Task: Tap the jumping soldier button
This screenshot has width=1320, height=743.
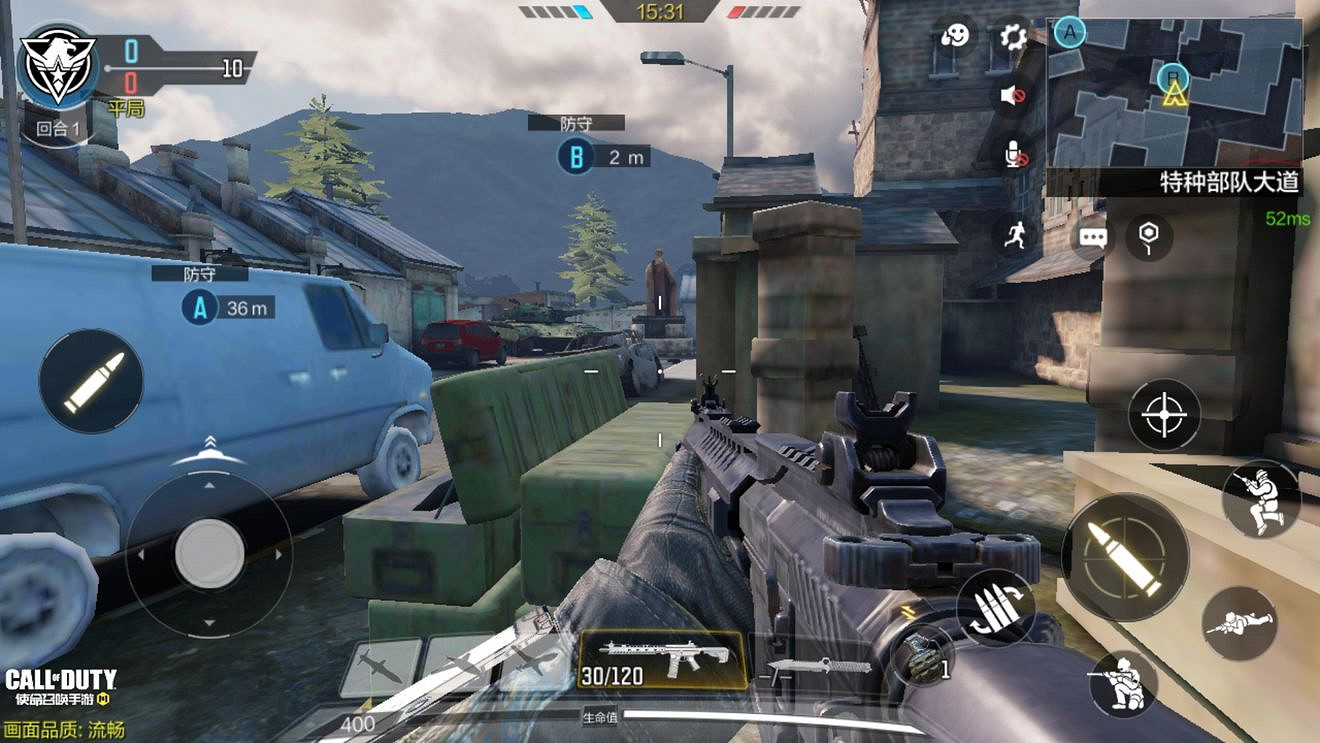Action: (1260, 498)
